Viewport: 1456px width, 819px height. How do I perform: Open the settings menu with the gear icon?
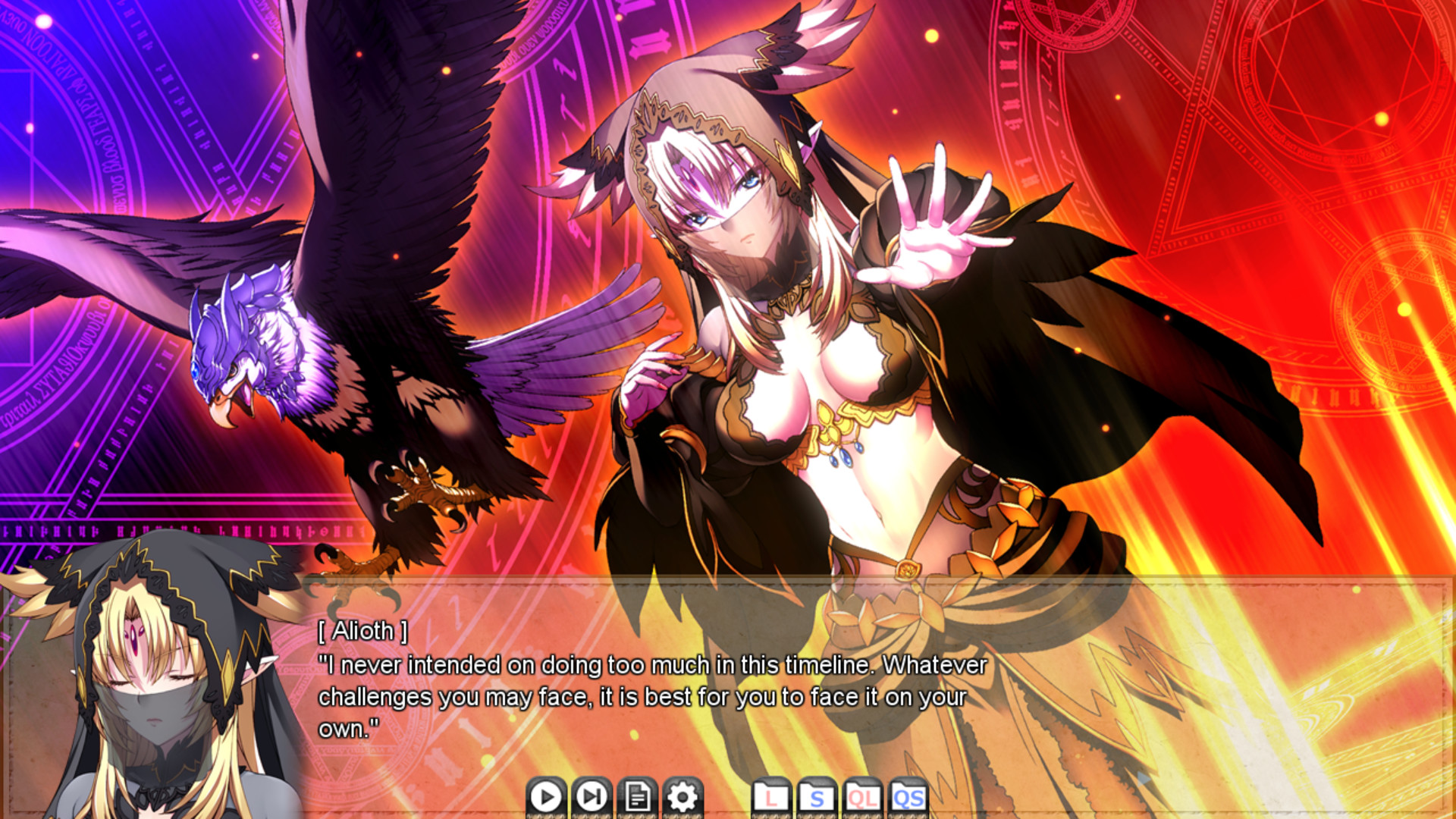683,797
